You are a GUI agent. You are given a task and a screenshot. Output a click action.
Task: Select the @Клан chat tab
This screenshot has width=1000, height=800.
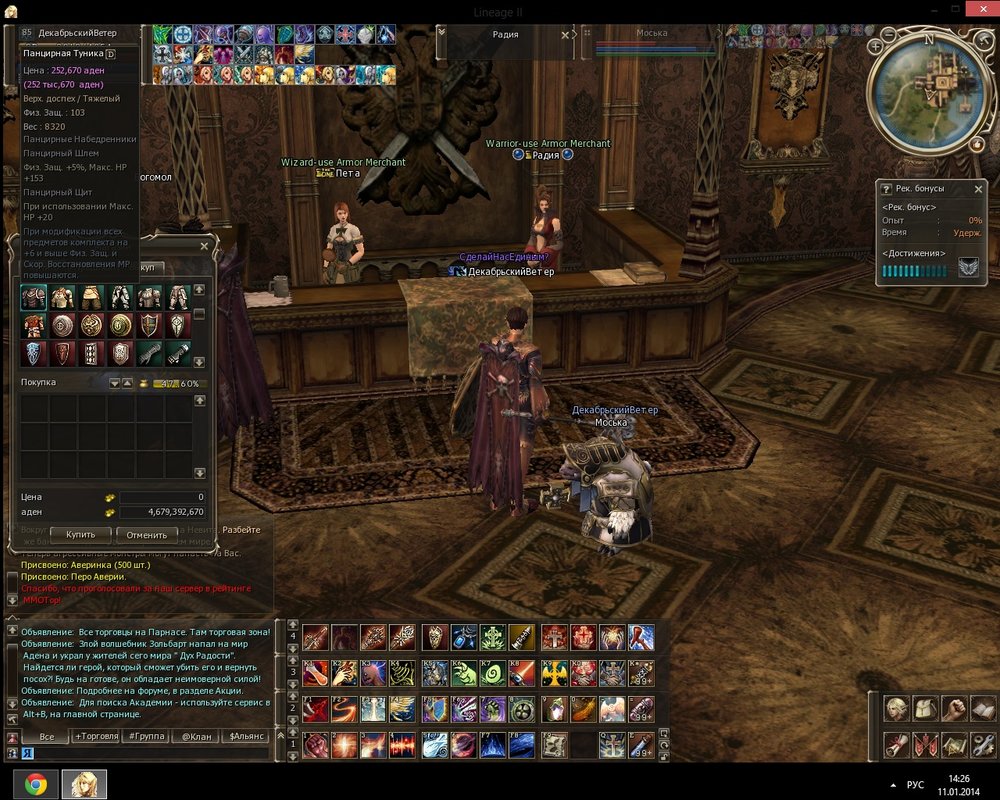[196, 736]
